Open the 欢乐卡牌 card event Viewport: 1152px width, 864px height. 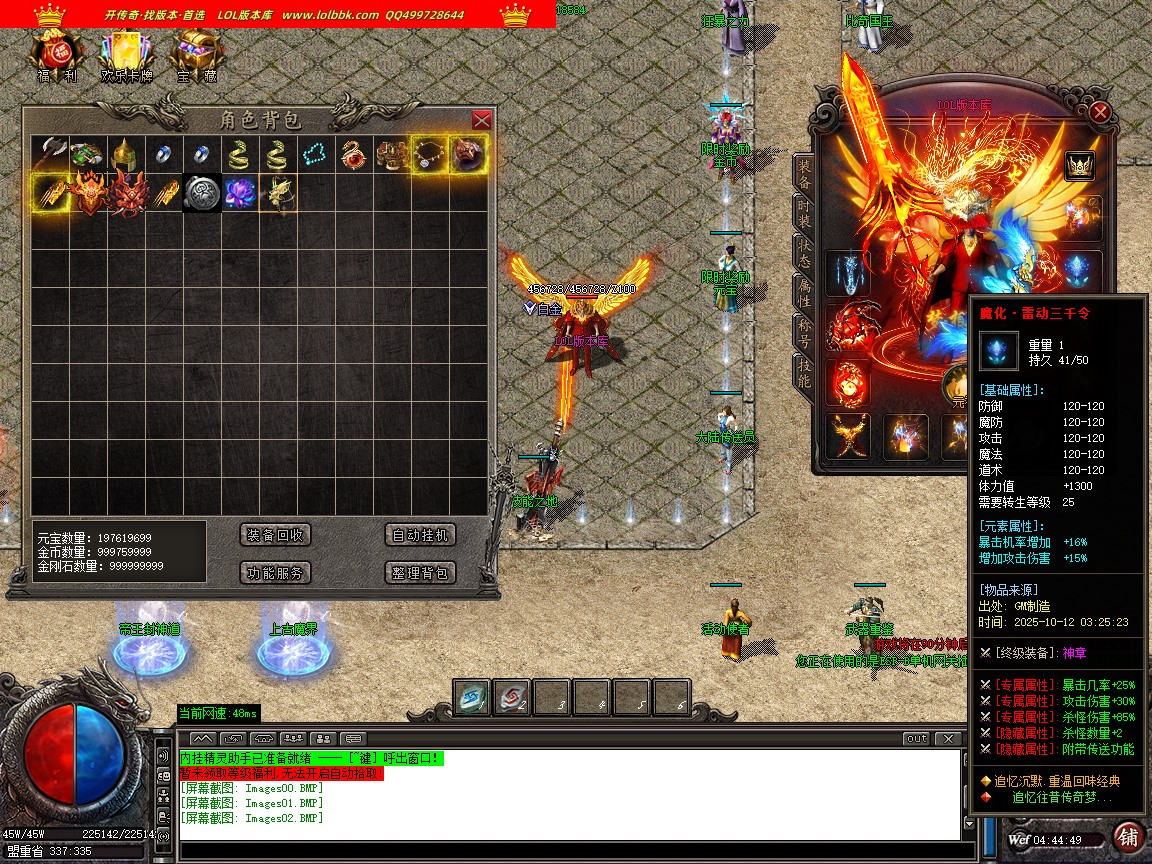point(126,56)
